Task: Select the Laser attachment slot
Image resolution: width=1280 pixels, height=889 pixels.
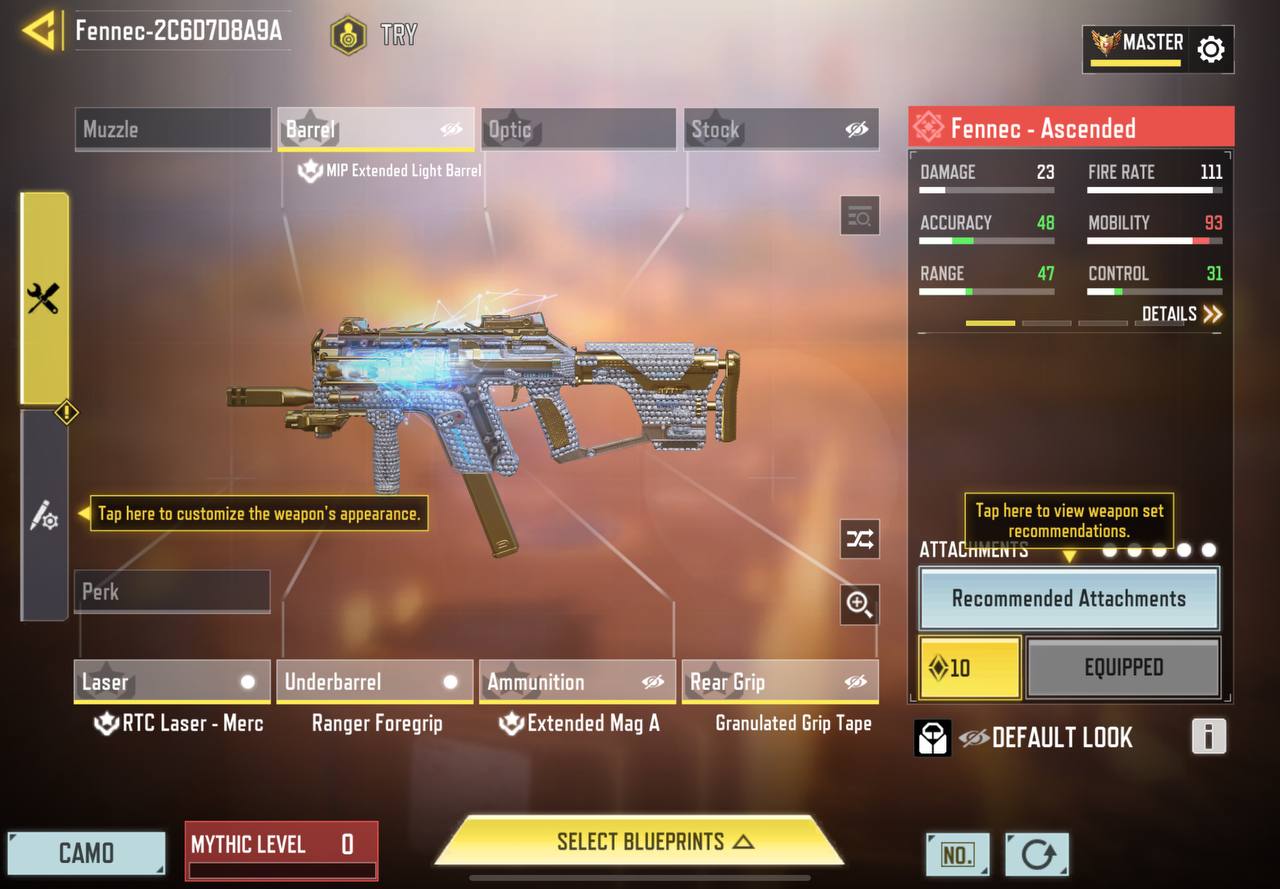Action: pos(172,682)
